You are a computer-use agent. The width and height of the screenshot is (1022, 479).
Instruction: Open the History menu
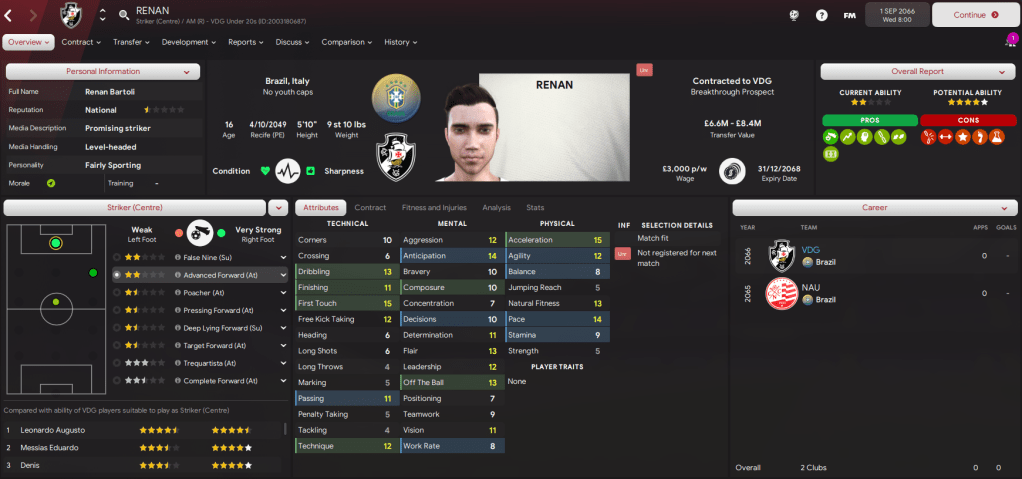(x=400, y=42)
